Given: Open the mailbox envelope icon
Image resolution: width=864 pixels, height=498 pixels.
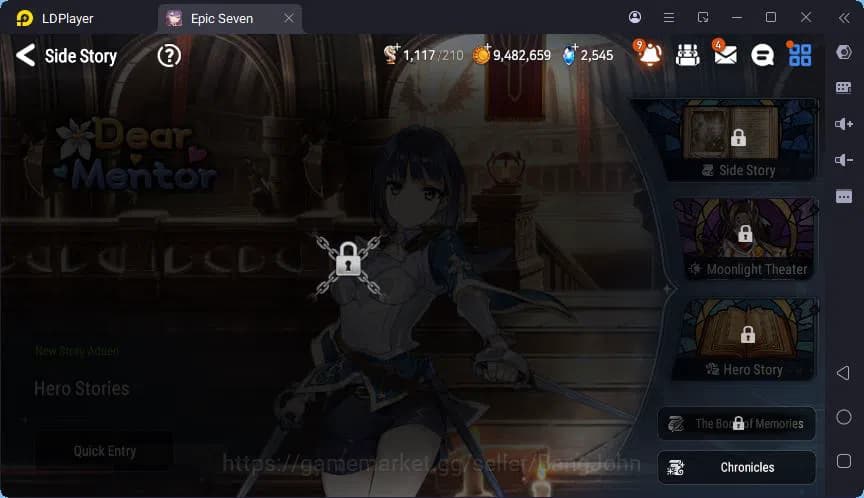Looking at the screenshot, I should (x=725, y=56).
